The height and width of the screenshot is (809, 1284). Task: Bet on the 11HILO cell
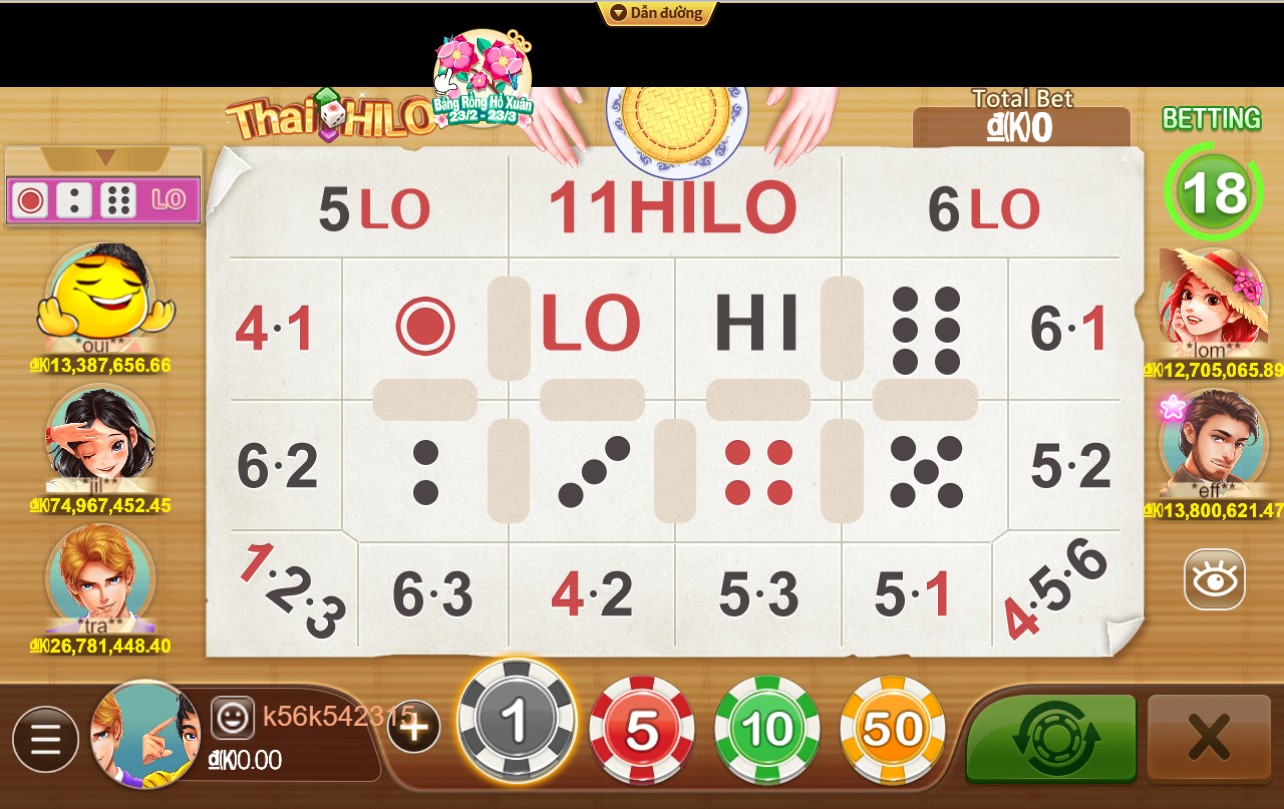tap(672, 207)
